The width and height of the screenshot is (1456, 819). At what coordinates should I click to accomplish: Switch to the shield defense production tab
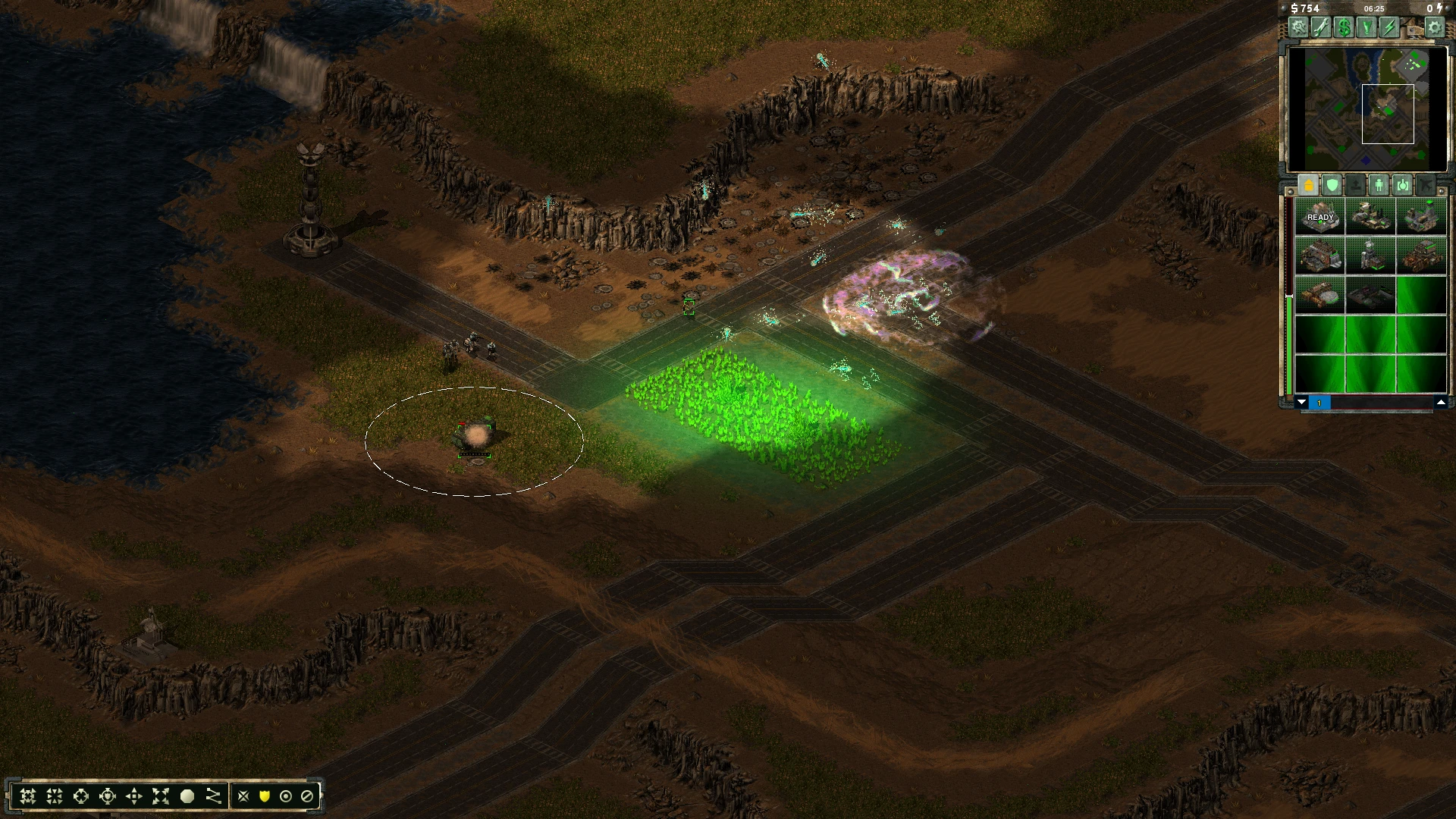click(x=1332, y=185)
